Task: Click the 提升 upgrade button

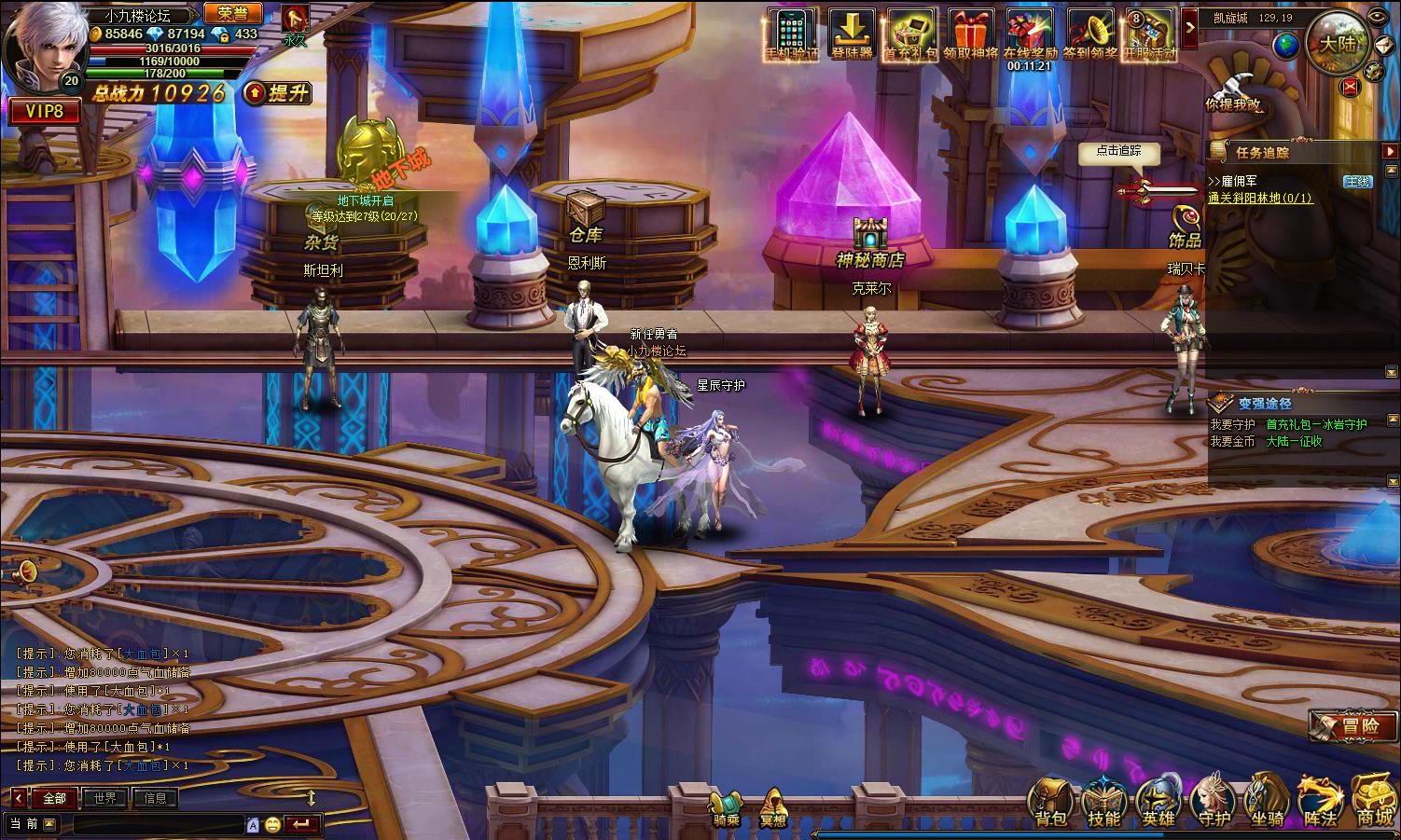Action: [278, 93]
